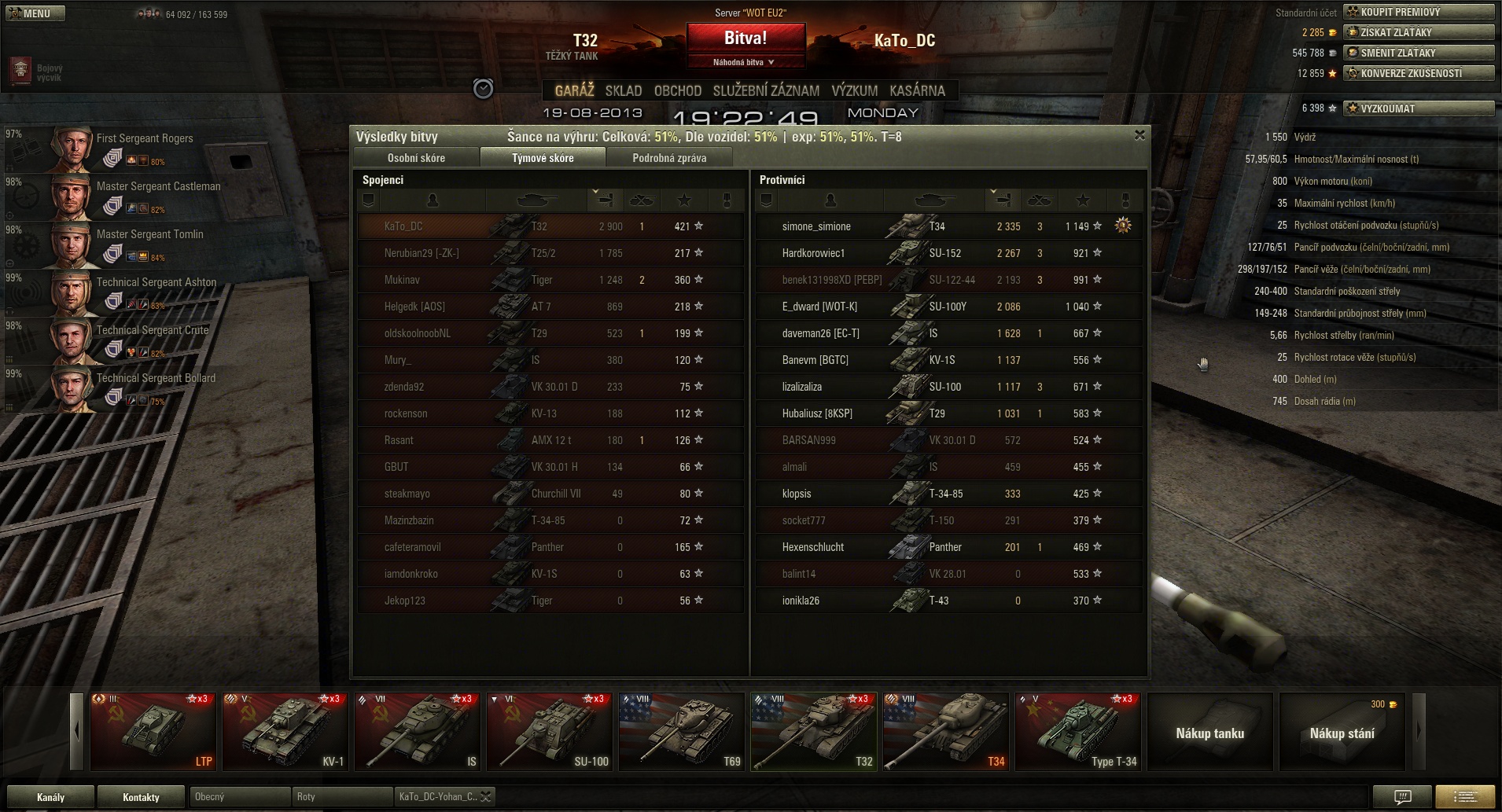The height and width of the screenshot is (812, 1502).
Task: Switch to the Osobní skóre tab
Action: (416, 158)
